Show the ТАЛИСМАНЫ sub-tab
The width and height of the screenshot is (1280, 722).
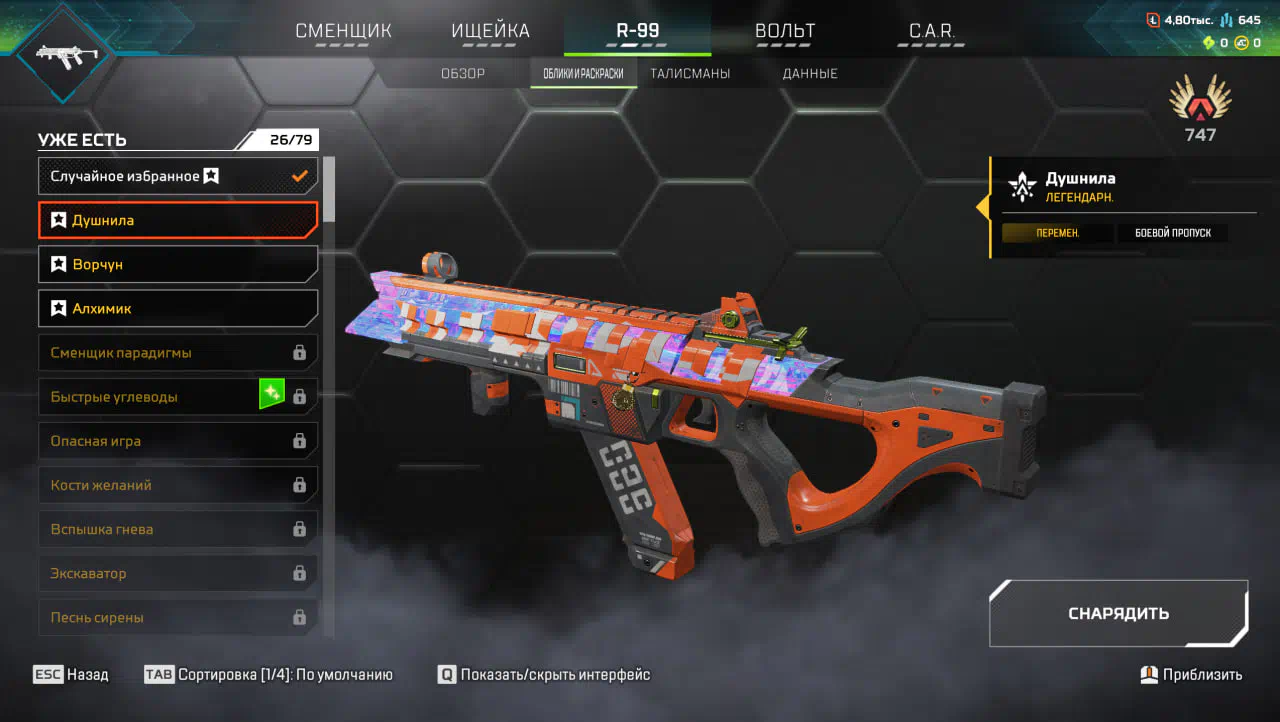(x=690, y=74)
